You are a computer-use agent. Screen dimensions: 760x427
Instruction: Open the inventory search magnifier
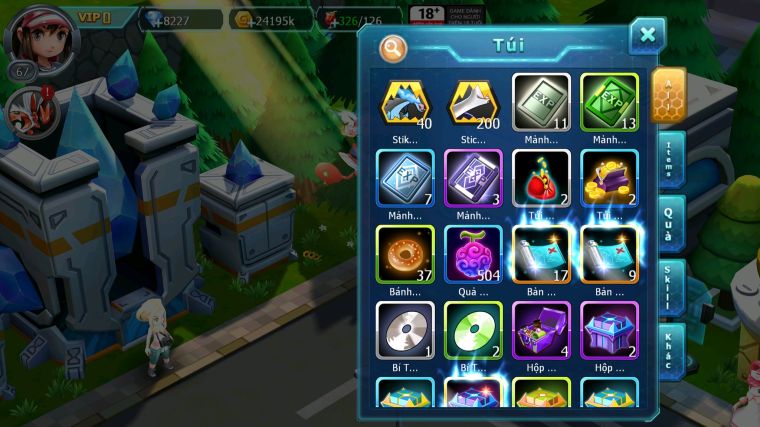coord(393,47)
